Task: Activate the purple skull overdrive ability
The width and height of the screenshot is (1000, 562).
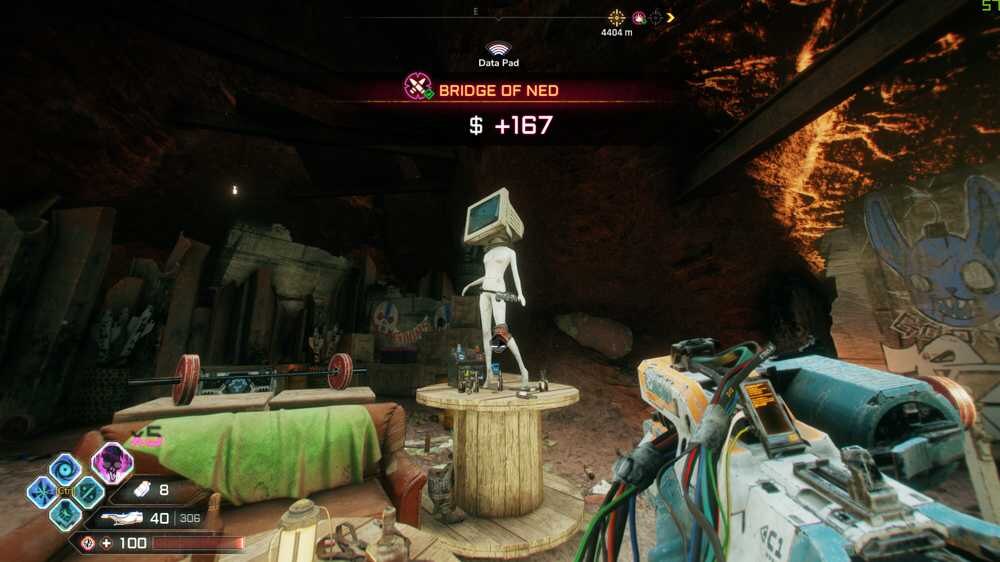Action: click(x=112, y=463)
